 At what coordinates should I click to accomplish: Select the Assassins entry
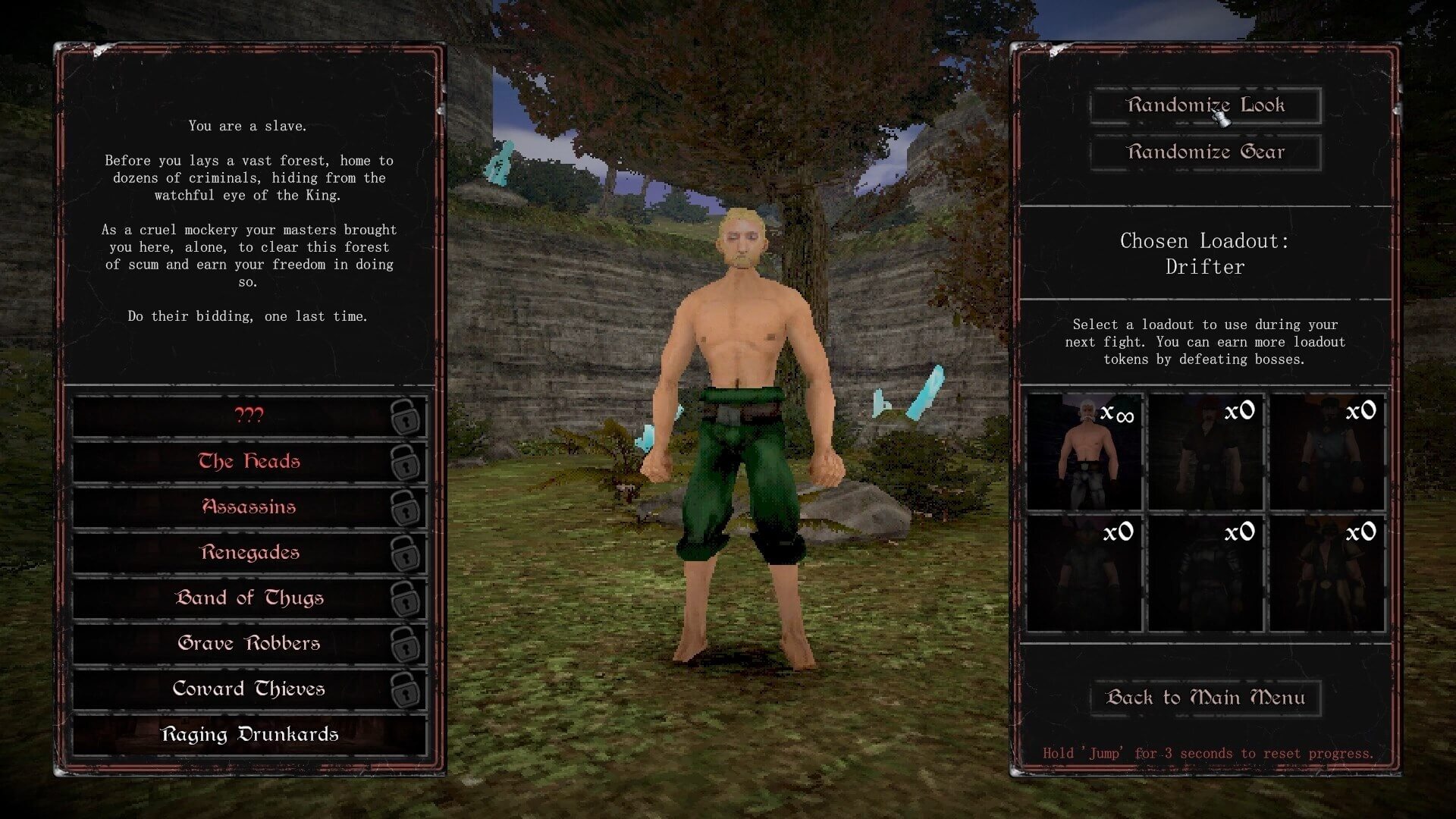point(249,507)
